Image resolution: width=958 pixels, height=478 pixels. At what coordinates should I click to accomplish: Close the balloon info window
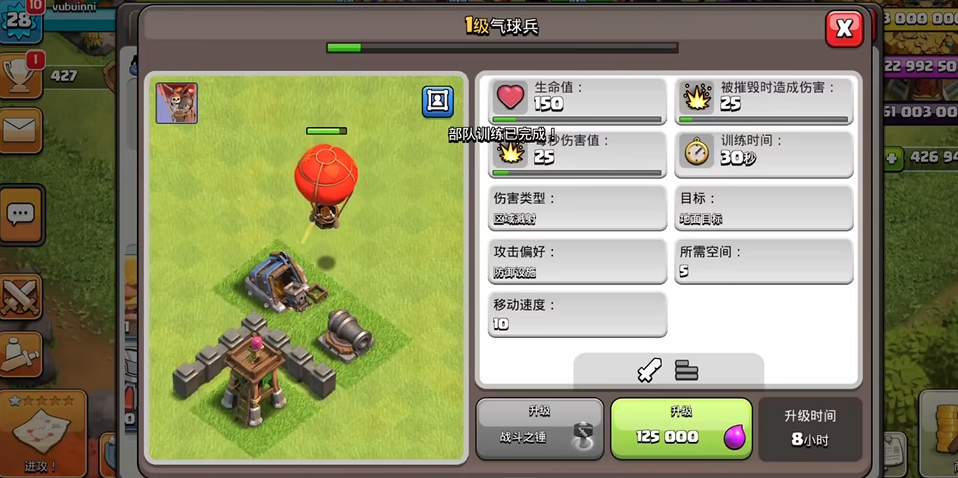point(843,29)
